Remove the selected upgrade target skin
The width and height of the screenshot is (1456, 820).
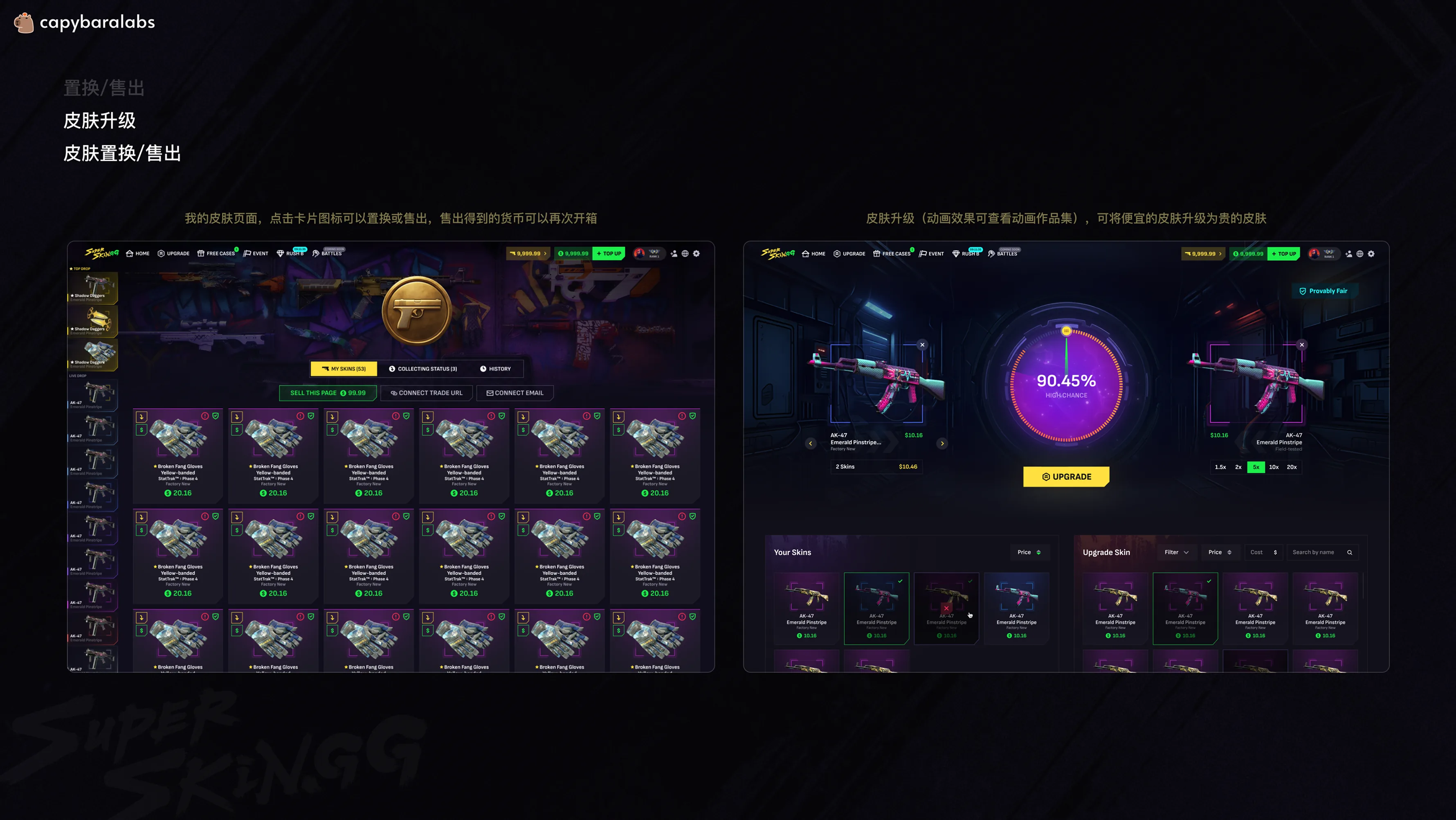1302,345
